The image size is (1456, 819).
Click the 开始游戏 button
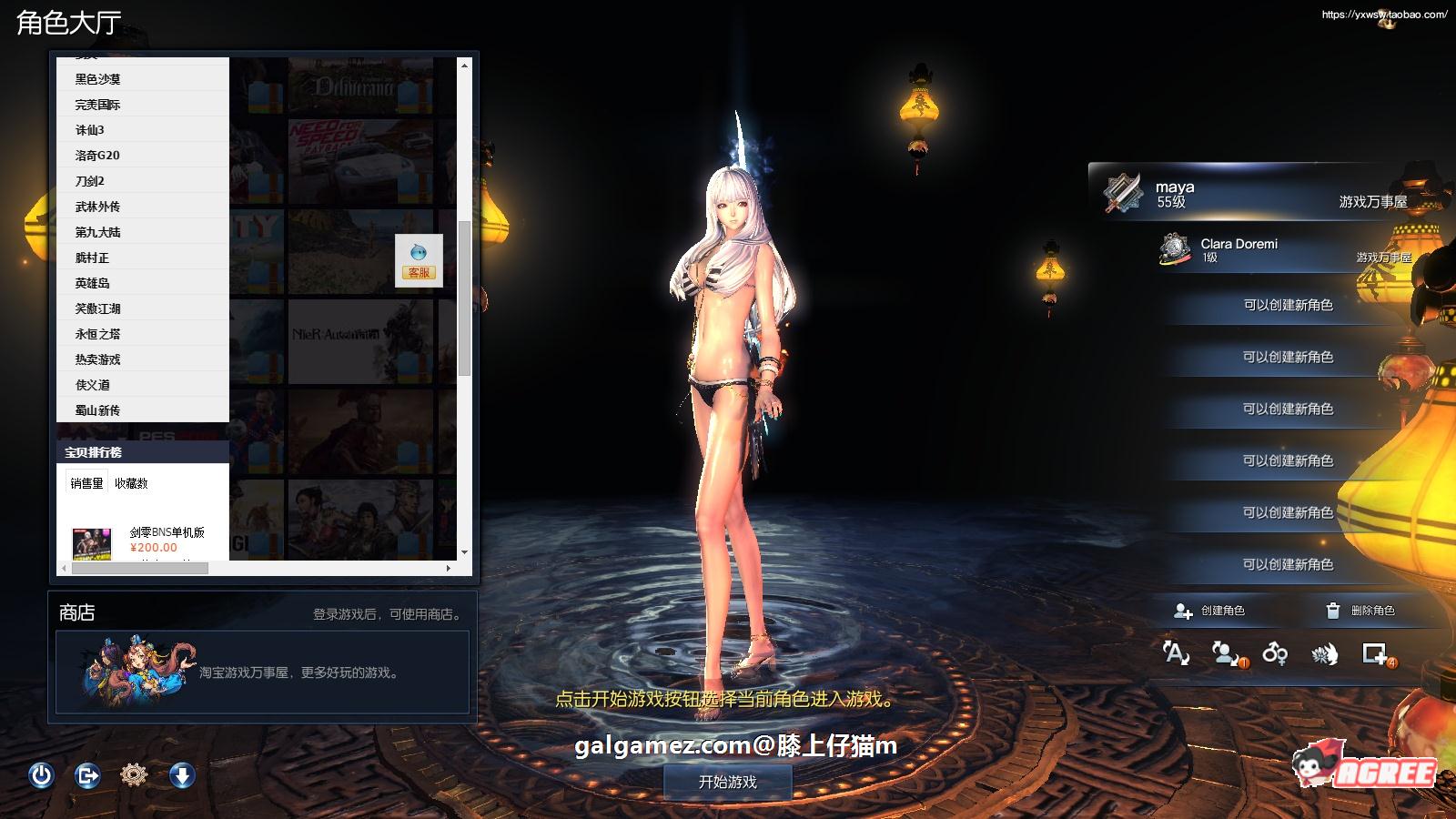(728, 781)
